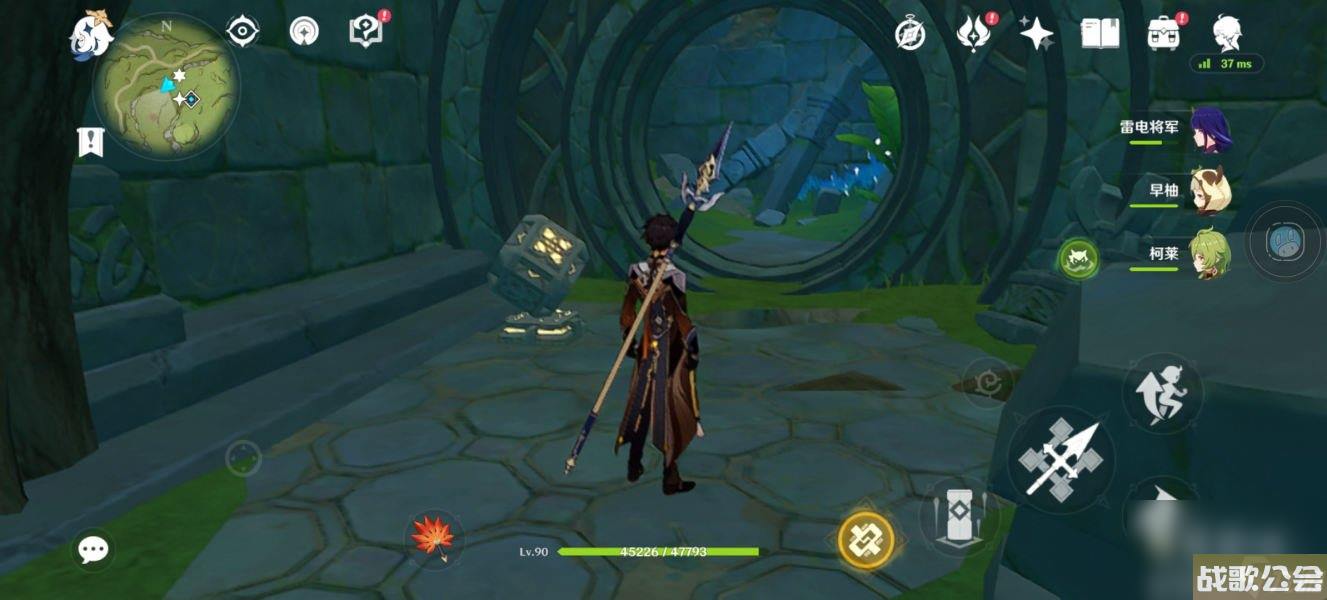
Task: Open the chat speech bubble
Action: click(x=94, y=548)
